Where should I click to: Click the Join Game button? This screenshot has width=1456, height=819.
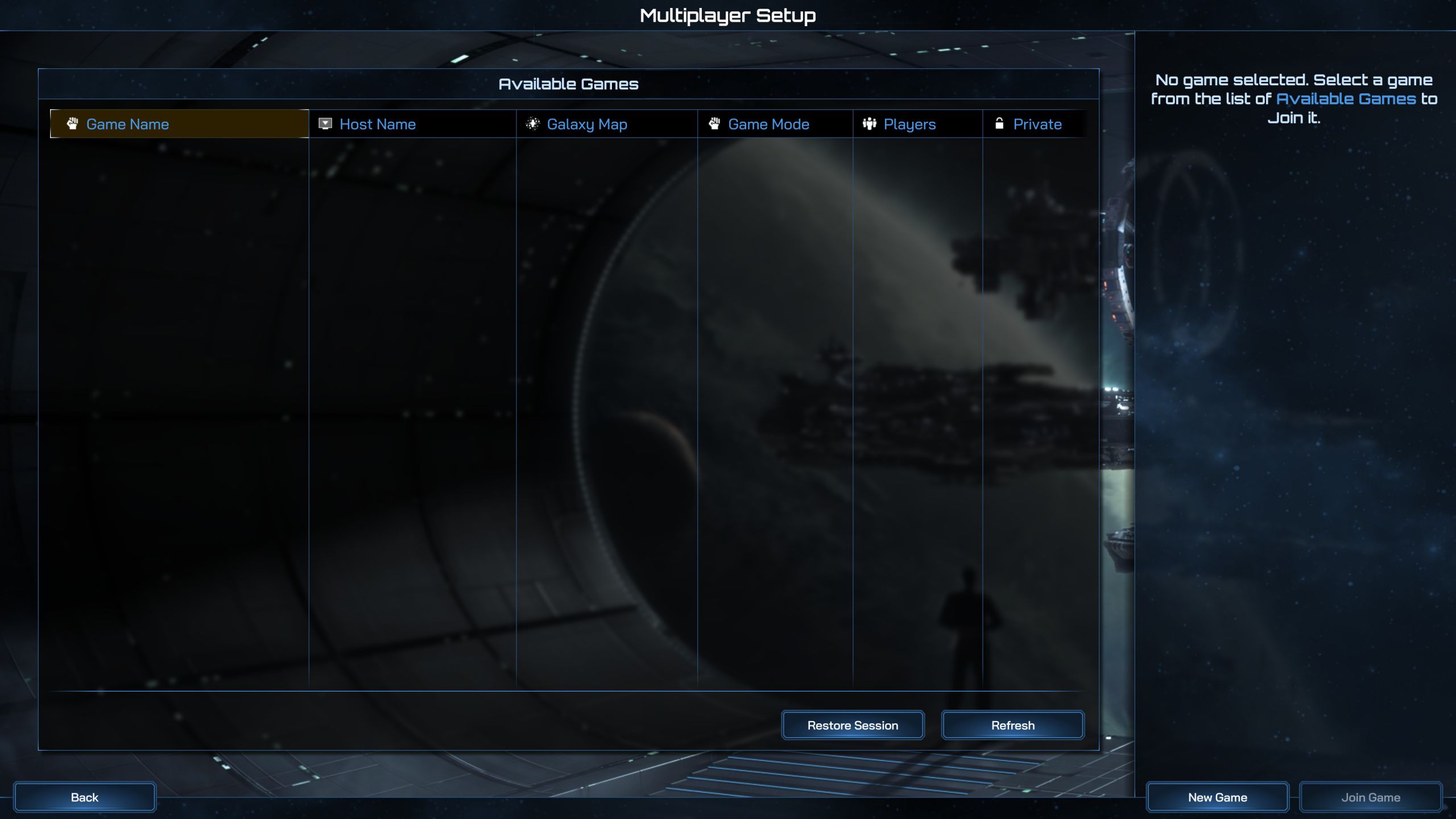1371,797
